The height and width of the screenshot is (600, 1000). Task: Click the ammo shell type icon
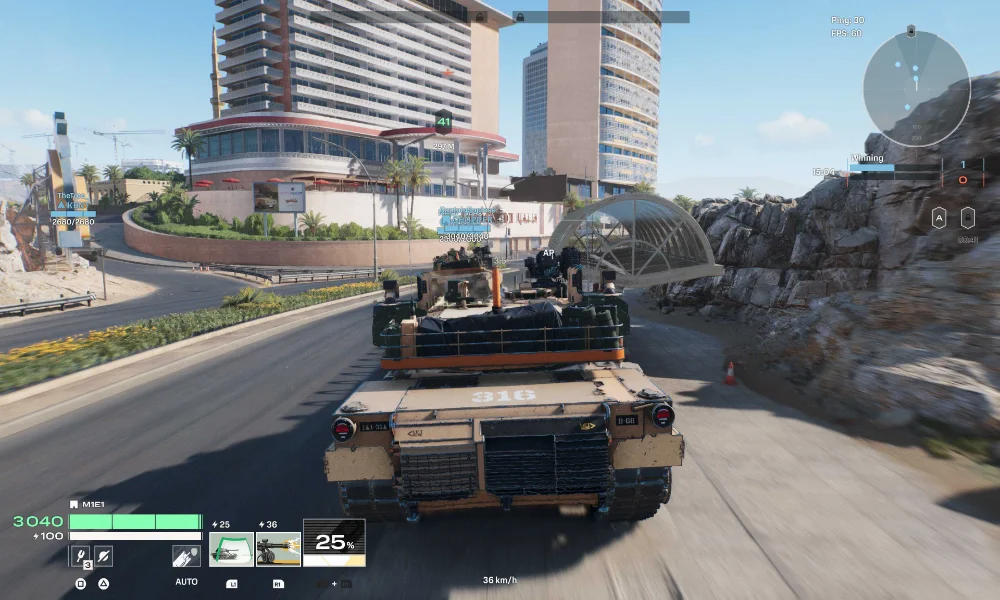[x=186, y=556]
